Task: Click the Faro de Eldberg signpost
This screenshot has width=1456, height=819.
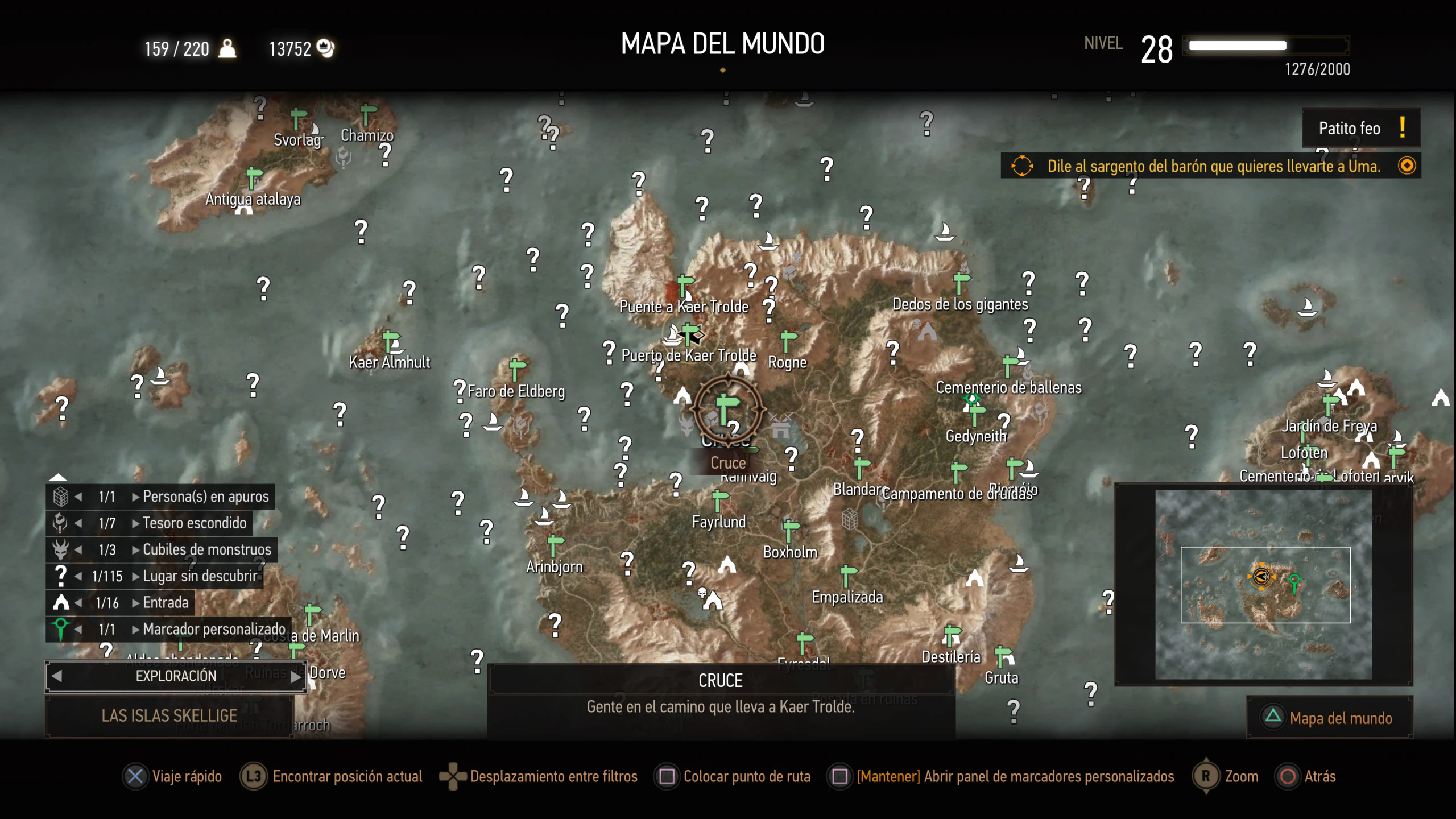Action: [517, 369]
